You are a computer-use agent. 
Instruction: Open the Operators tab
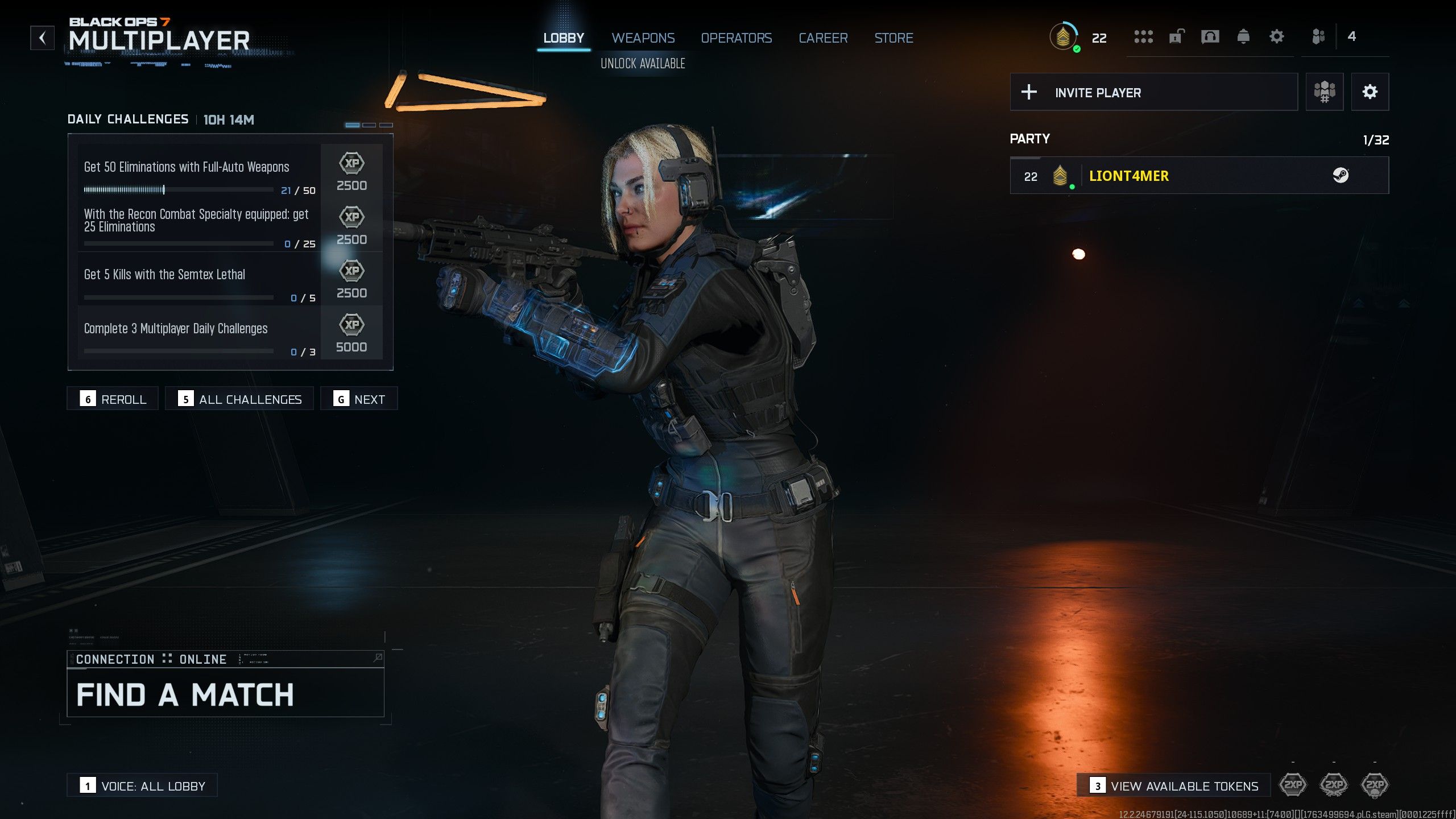coord(736,38)
